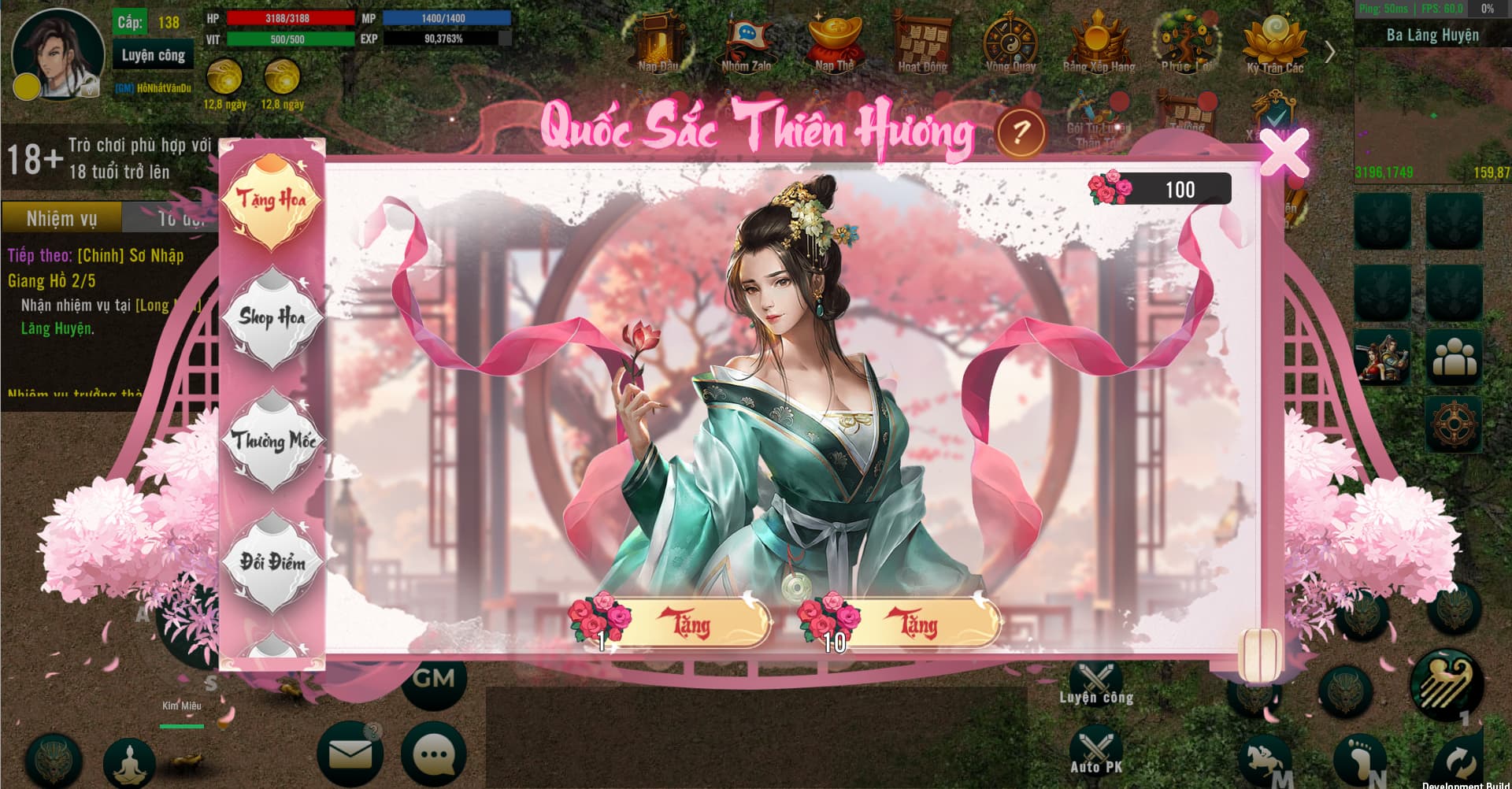Select the Thưởng Mốc tab
This screenshot has width=1512, height=789.
(272, 441)
